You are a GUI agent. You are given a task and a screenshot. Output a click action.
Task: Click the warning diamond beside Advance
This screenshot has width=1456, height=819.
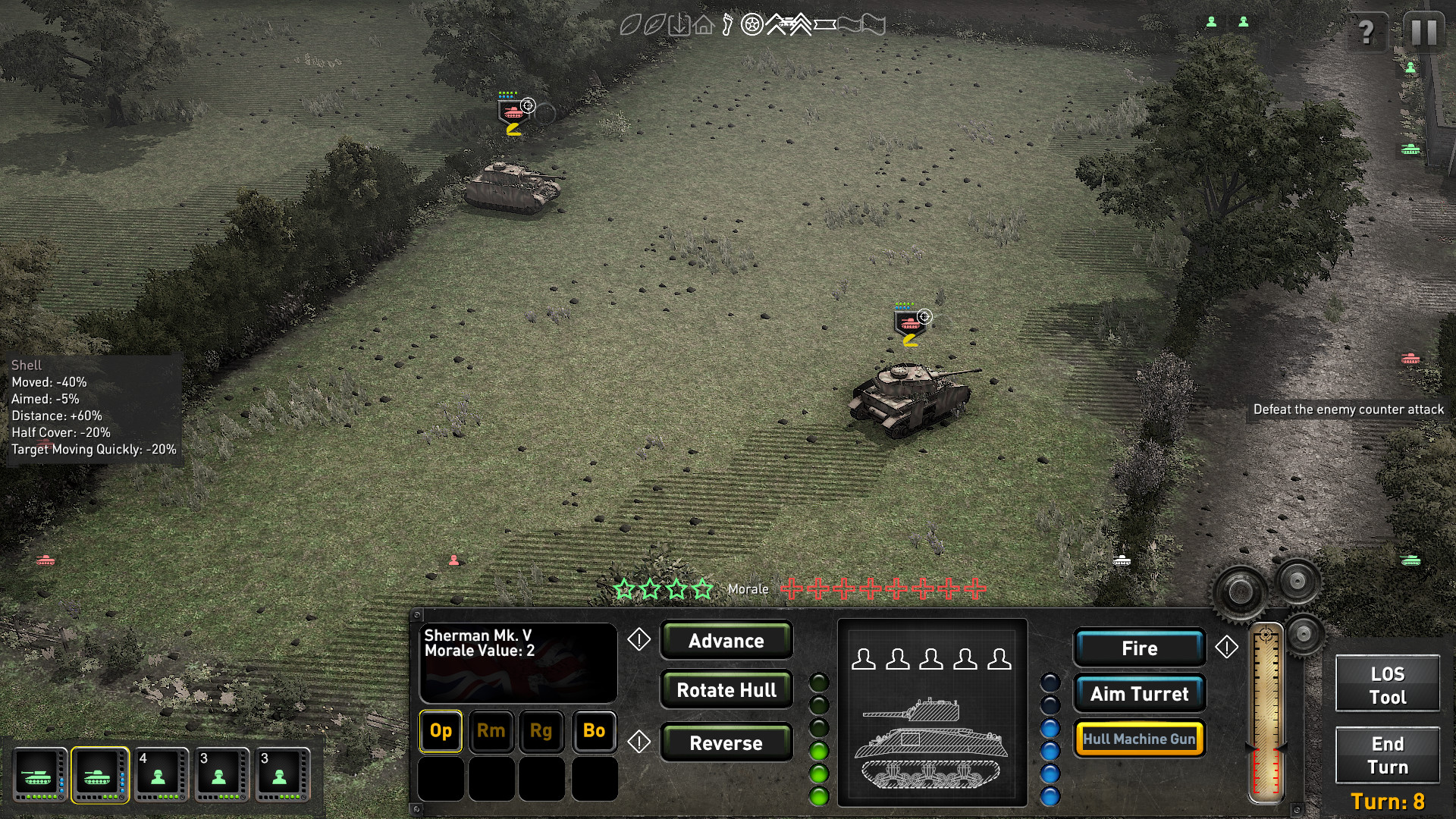pyautogui.click(x=638, y=639)
